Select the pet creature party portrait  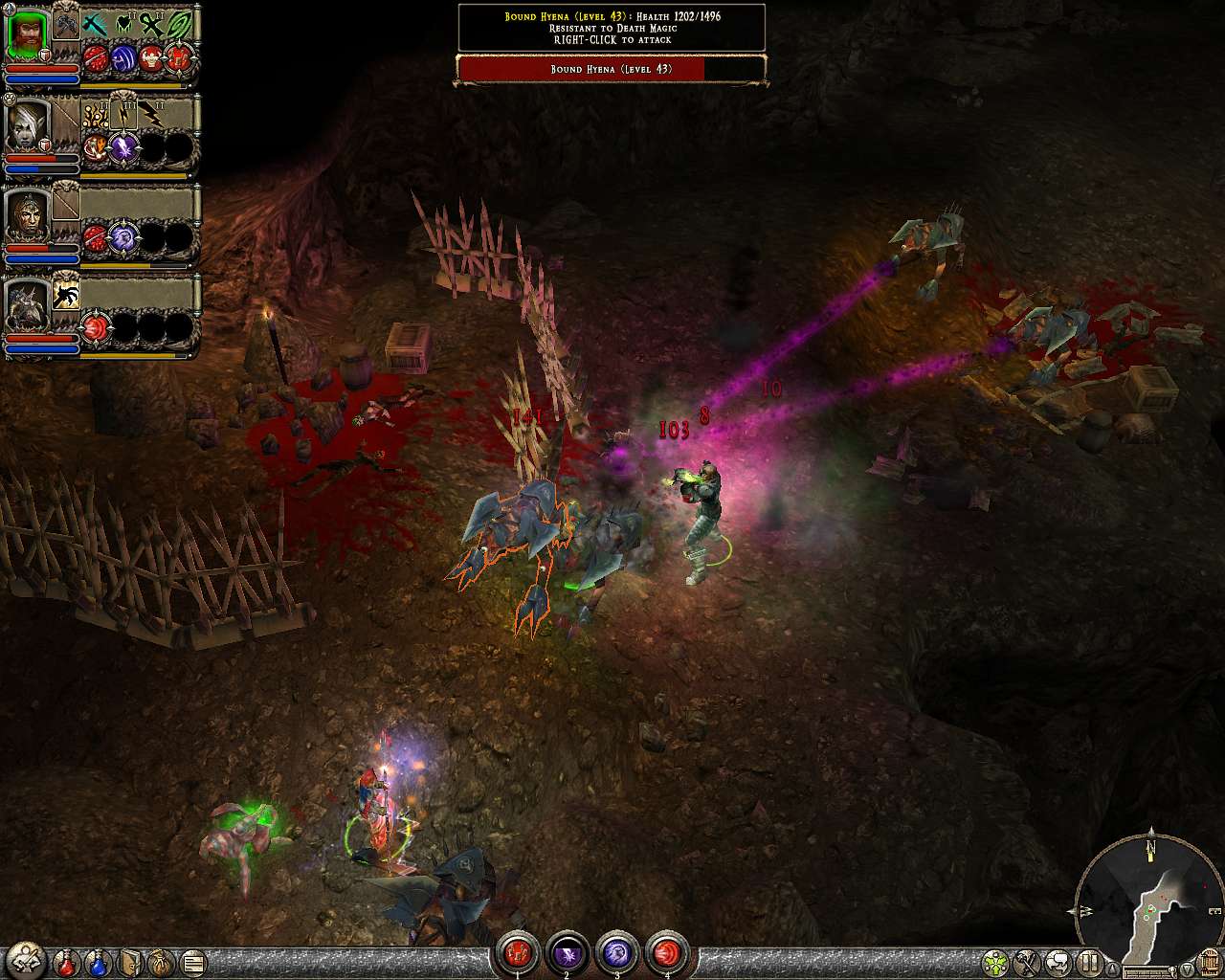tap(28, 306)
